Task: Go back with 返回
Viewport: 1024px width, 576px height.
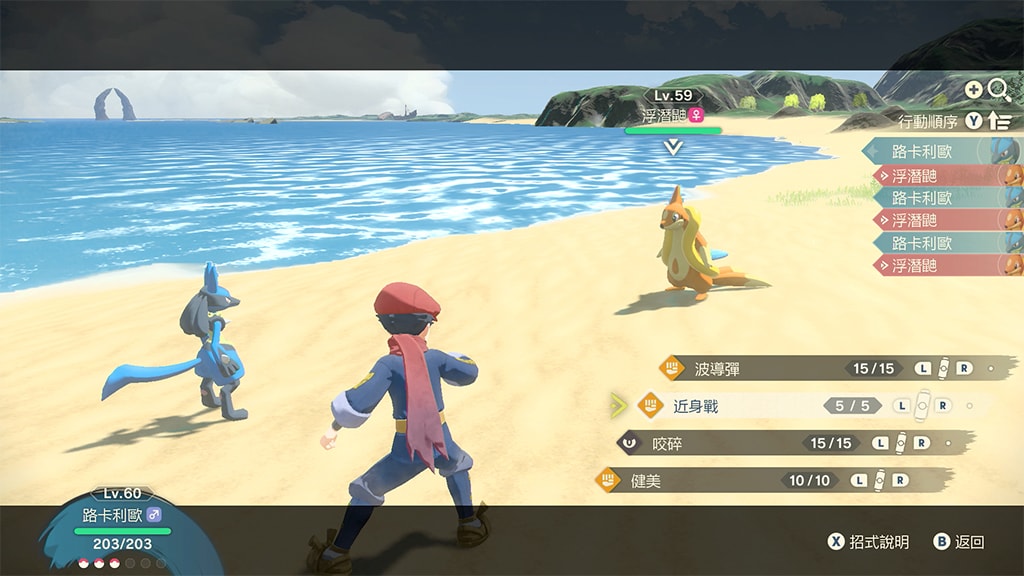Action: point(958,542)
